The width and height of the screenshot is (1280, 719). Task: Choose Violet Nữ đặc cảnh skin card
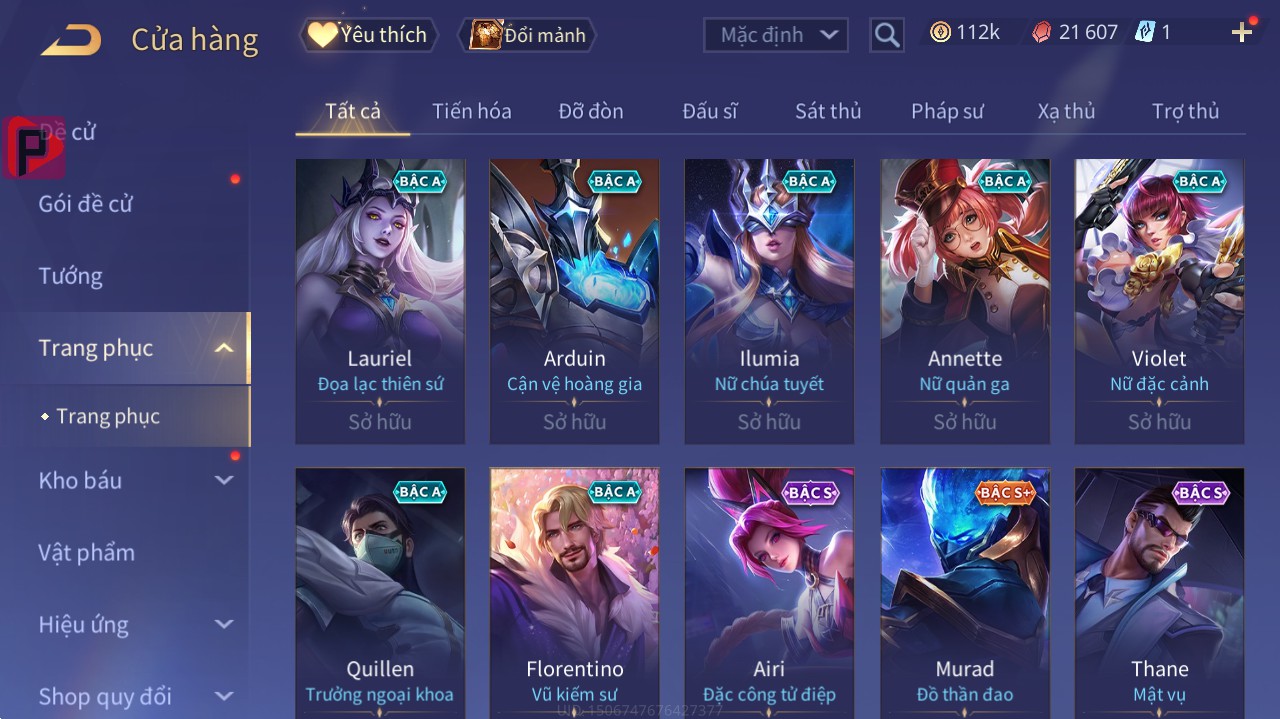pos(1159,300)
